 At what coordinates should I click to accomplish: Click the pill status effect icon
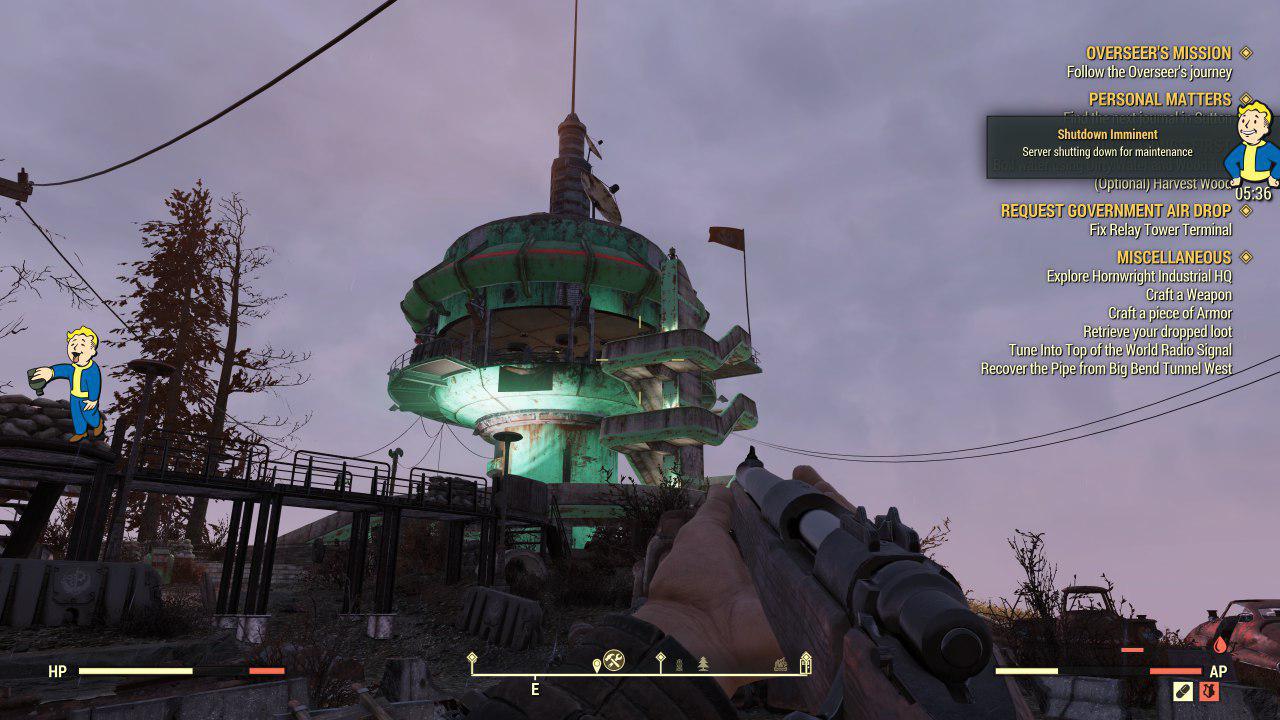click(x=1183, y=691)
